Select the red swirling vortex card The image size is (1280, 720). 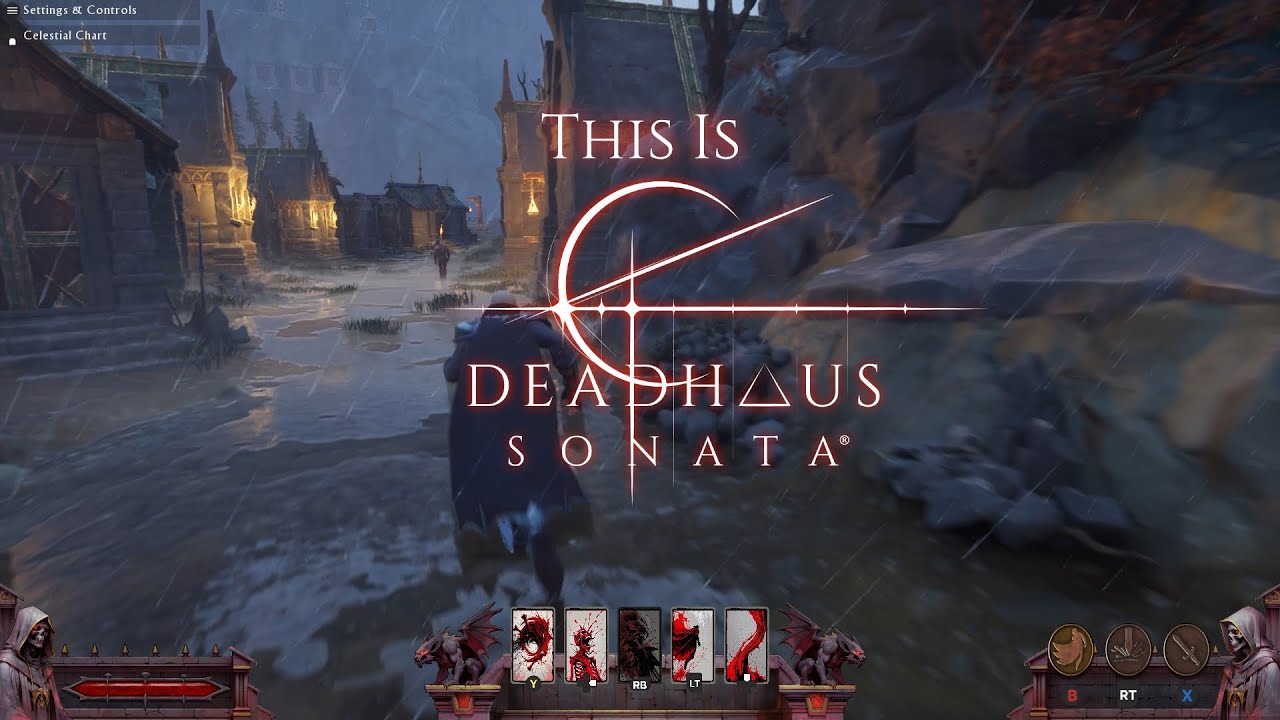coord(532,644)
